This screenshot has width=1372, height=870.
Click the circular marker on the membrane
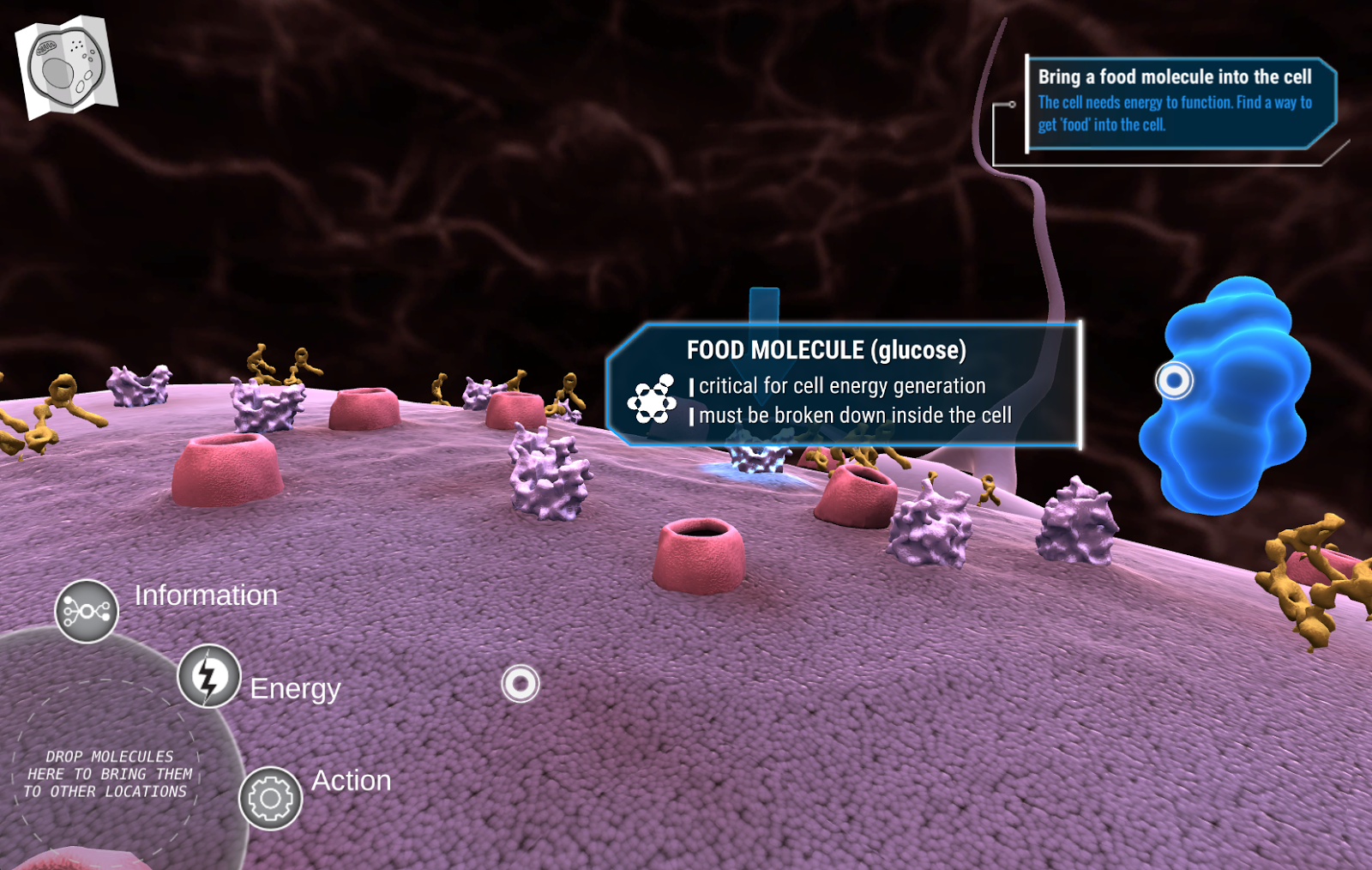tap(520, 684)
